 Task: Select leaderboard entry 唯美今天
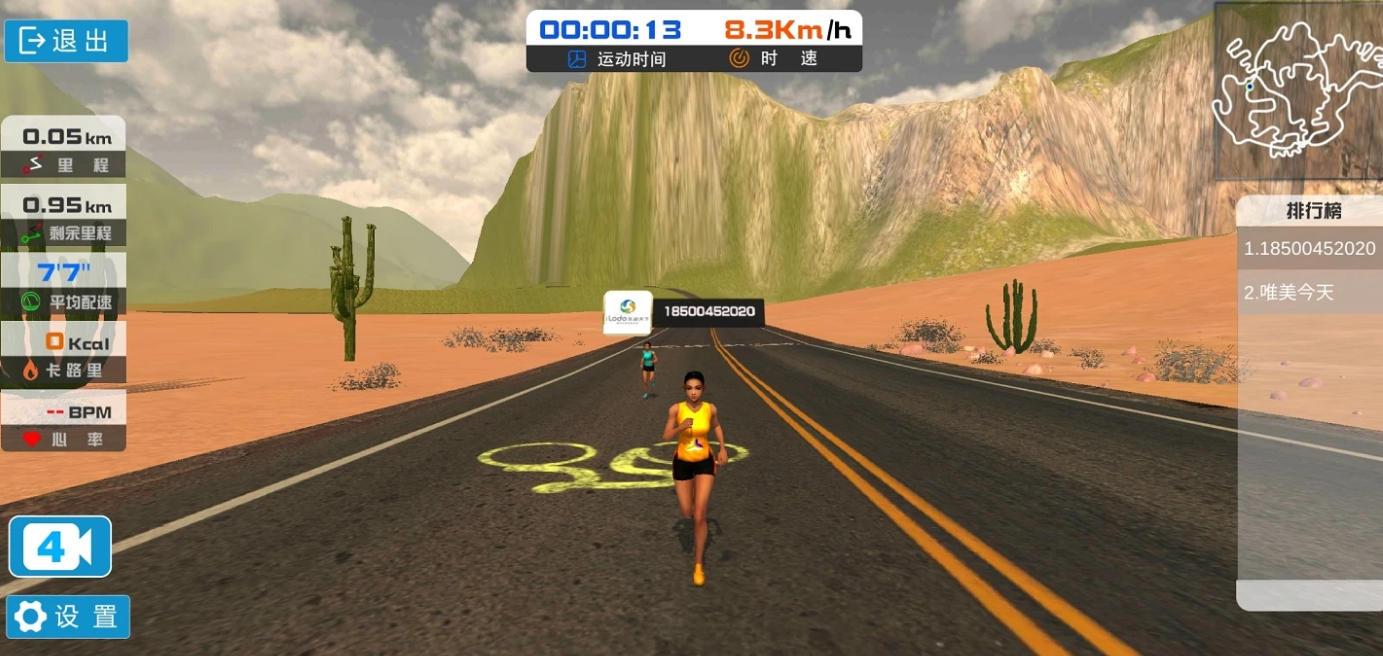click(1309, 293)
